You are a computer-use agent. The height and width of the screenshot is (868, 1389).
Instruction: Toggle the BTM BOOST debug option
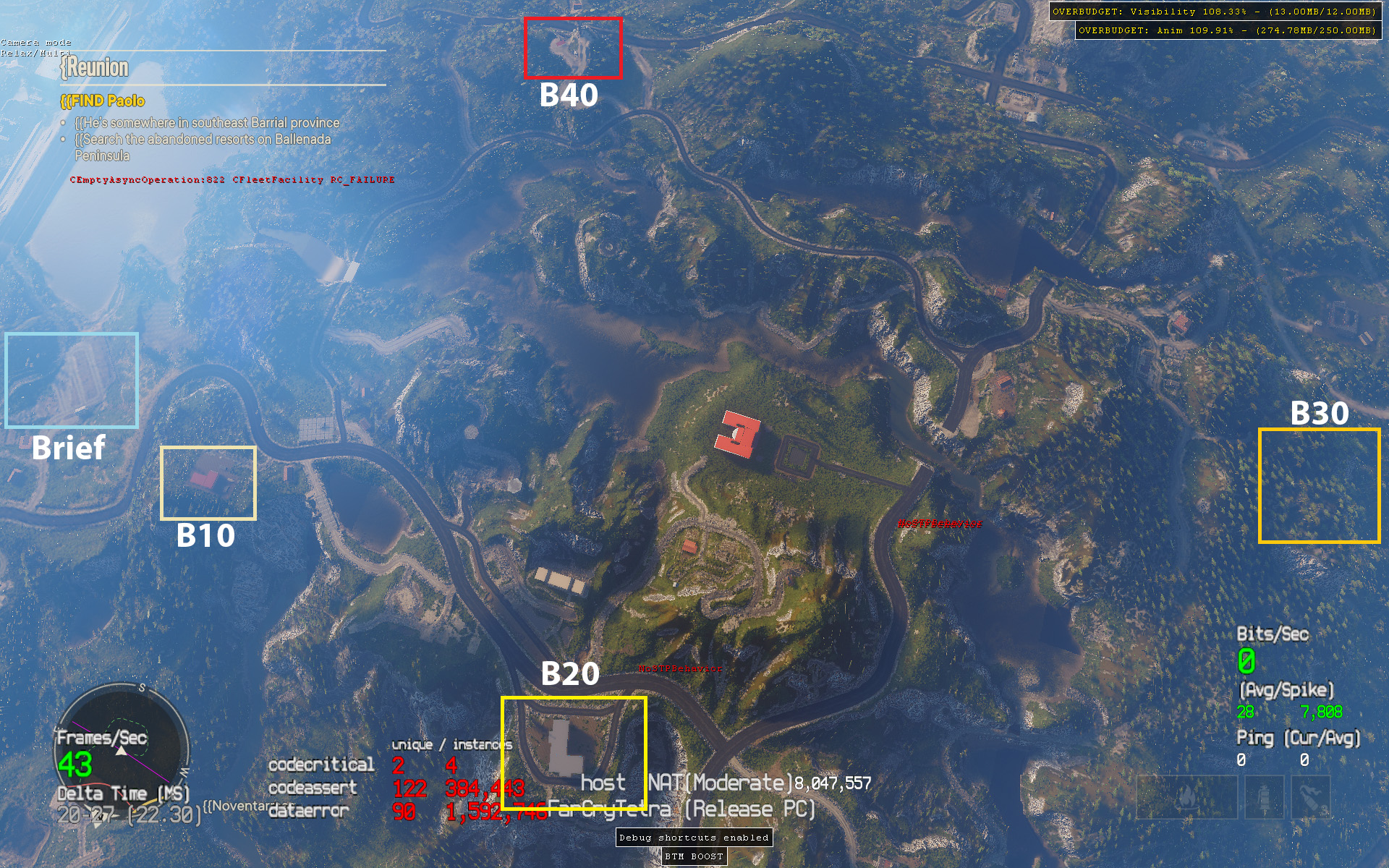click(693, 856)
